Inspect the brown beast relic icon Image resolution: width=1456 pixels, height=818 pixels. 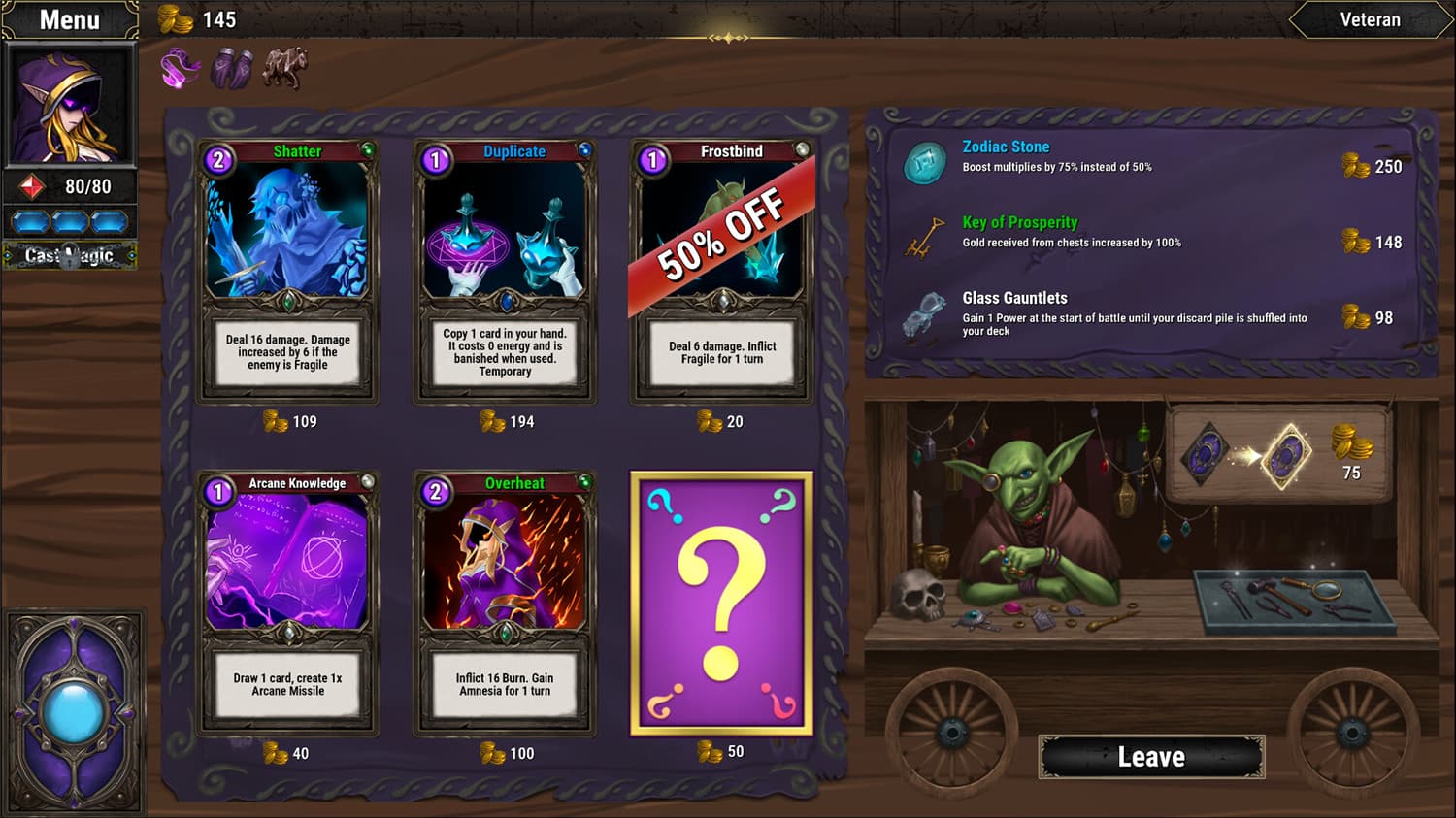(x=285, y=69)
